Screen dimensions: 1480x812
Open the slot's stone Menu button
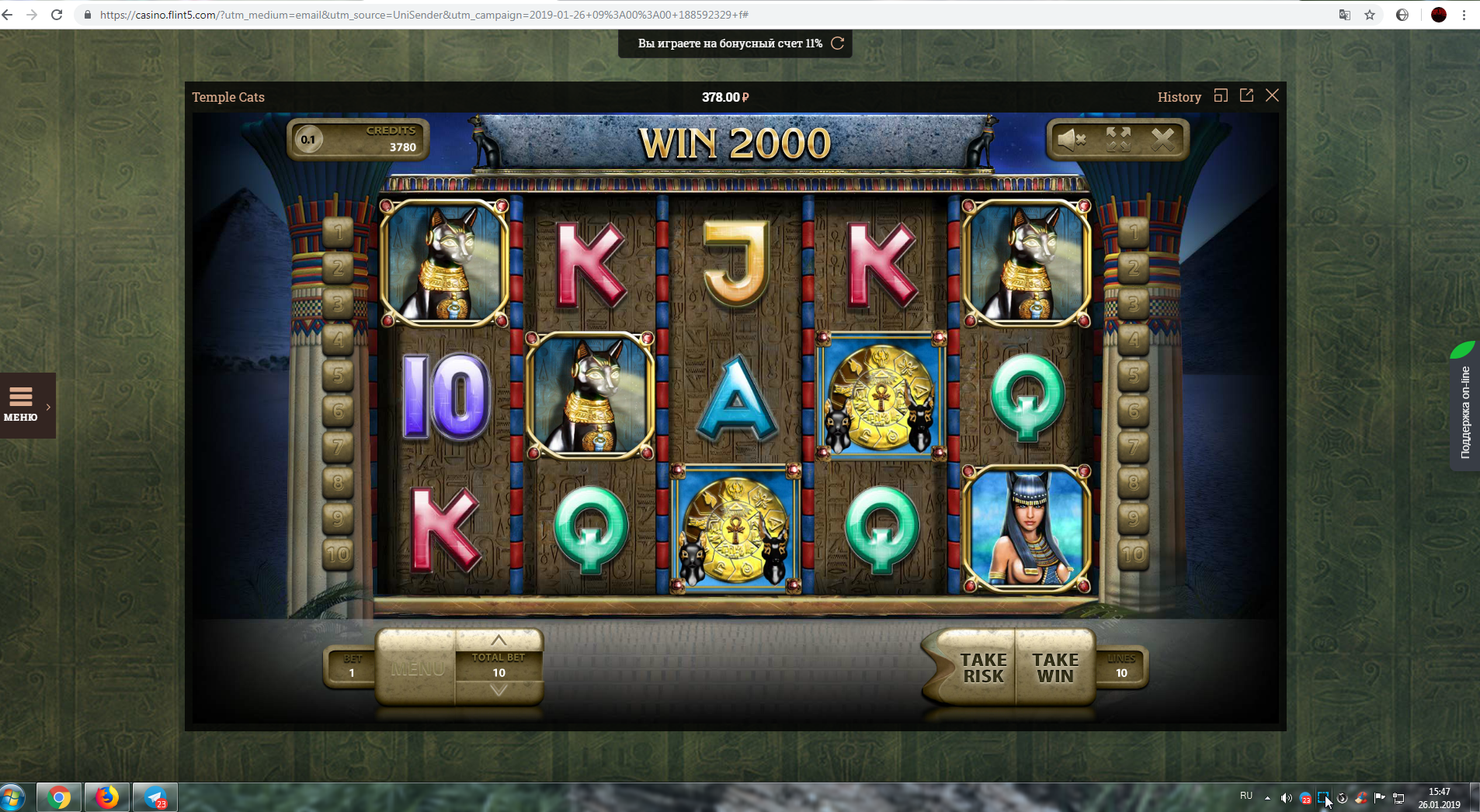(417, 668)
